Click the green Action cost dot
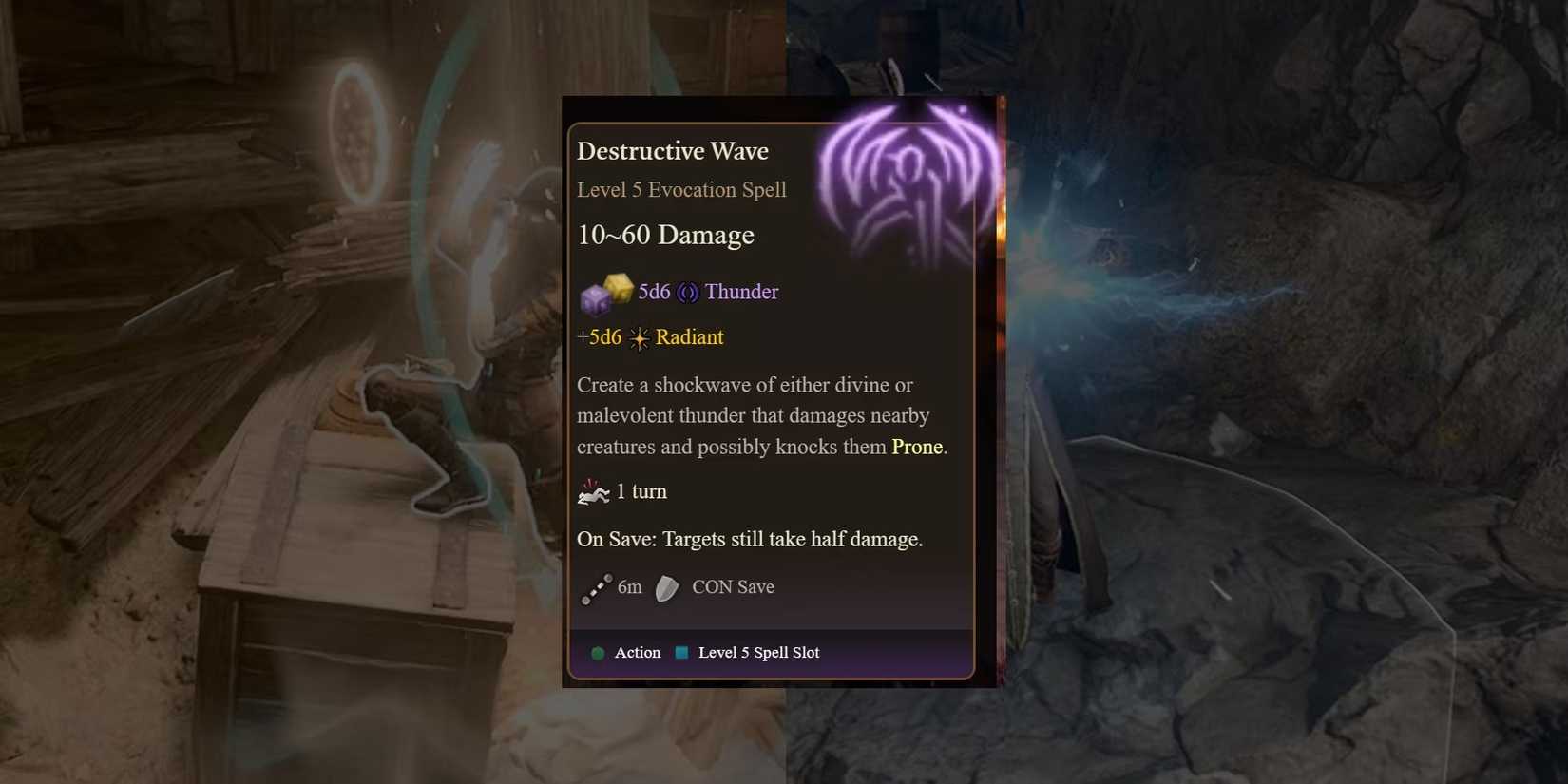The image size is (1568, 784). click(598, 653)
